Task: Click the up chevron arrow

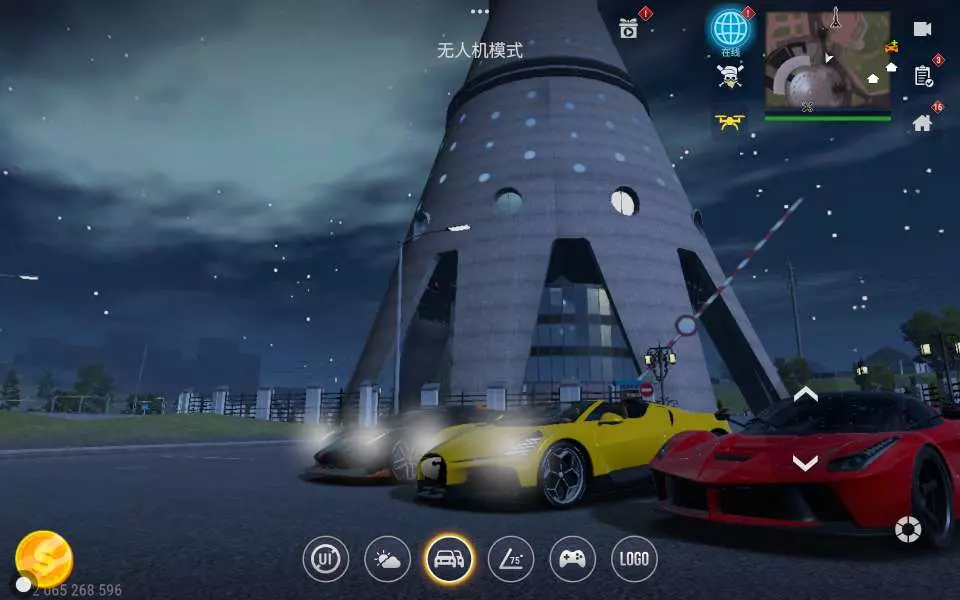Action: 805,395
